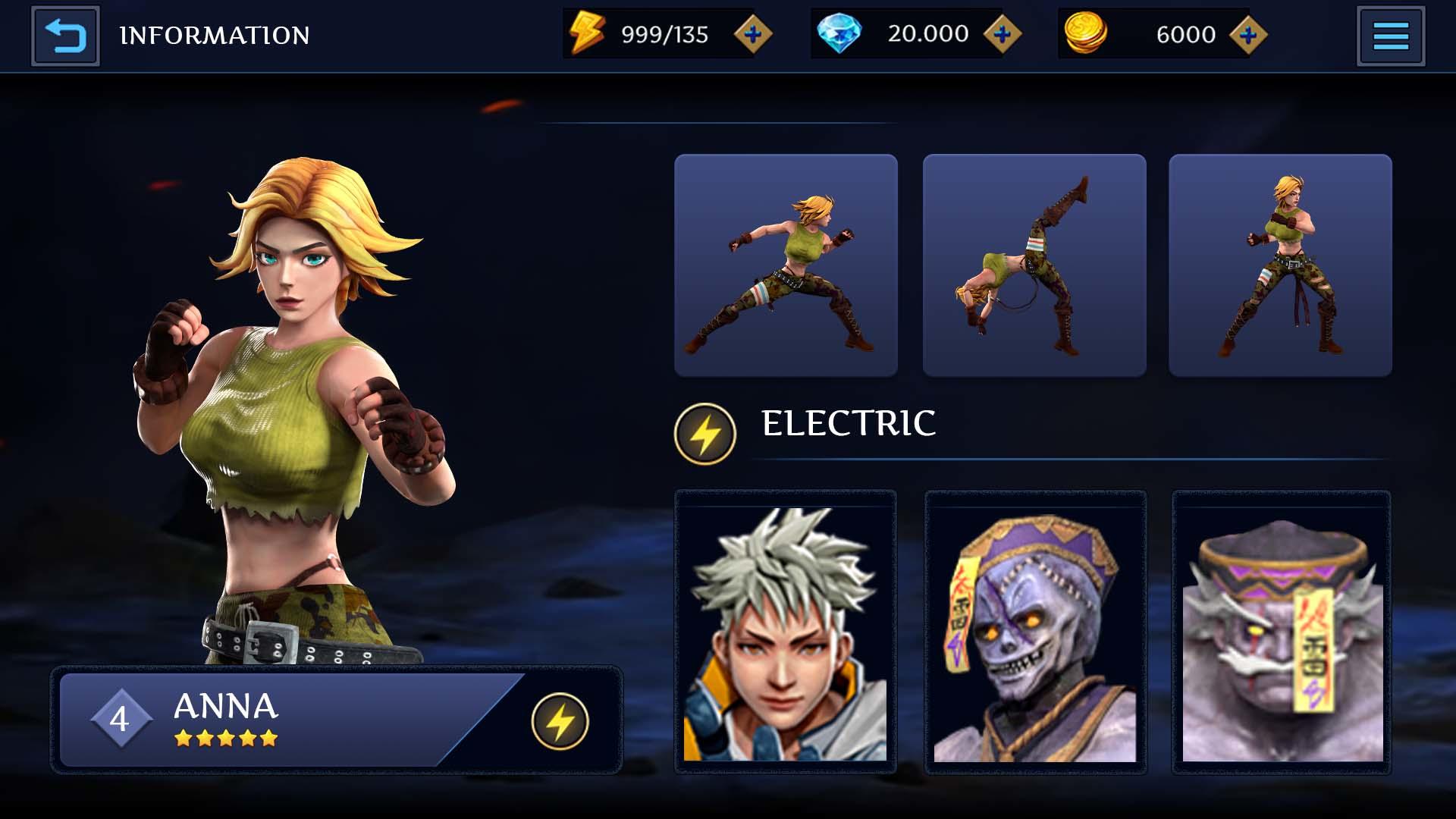Select the diamond gem currency icon
Screen dimensions: 1456x819
(838, 33)
